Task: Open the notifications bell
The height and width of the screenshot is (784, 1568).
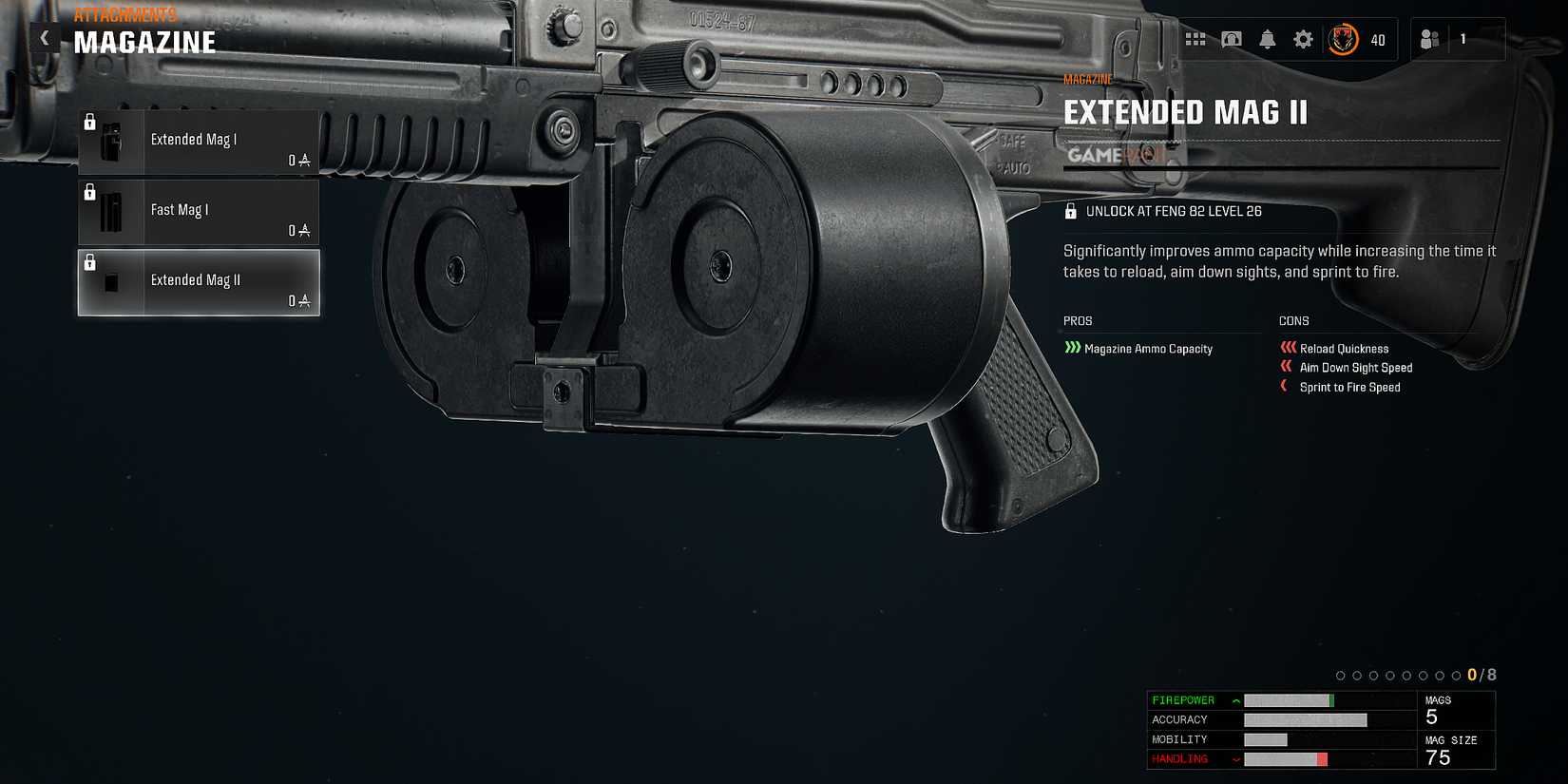Action: click(1267, 39)
